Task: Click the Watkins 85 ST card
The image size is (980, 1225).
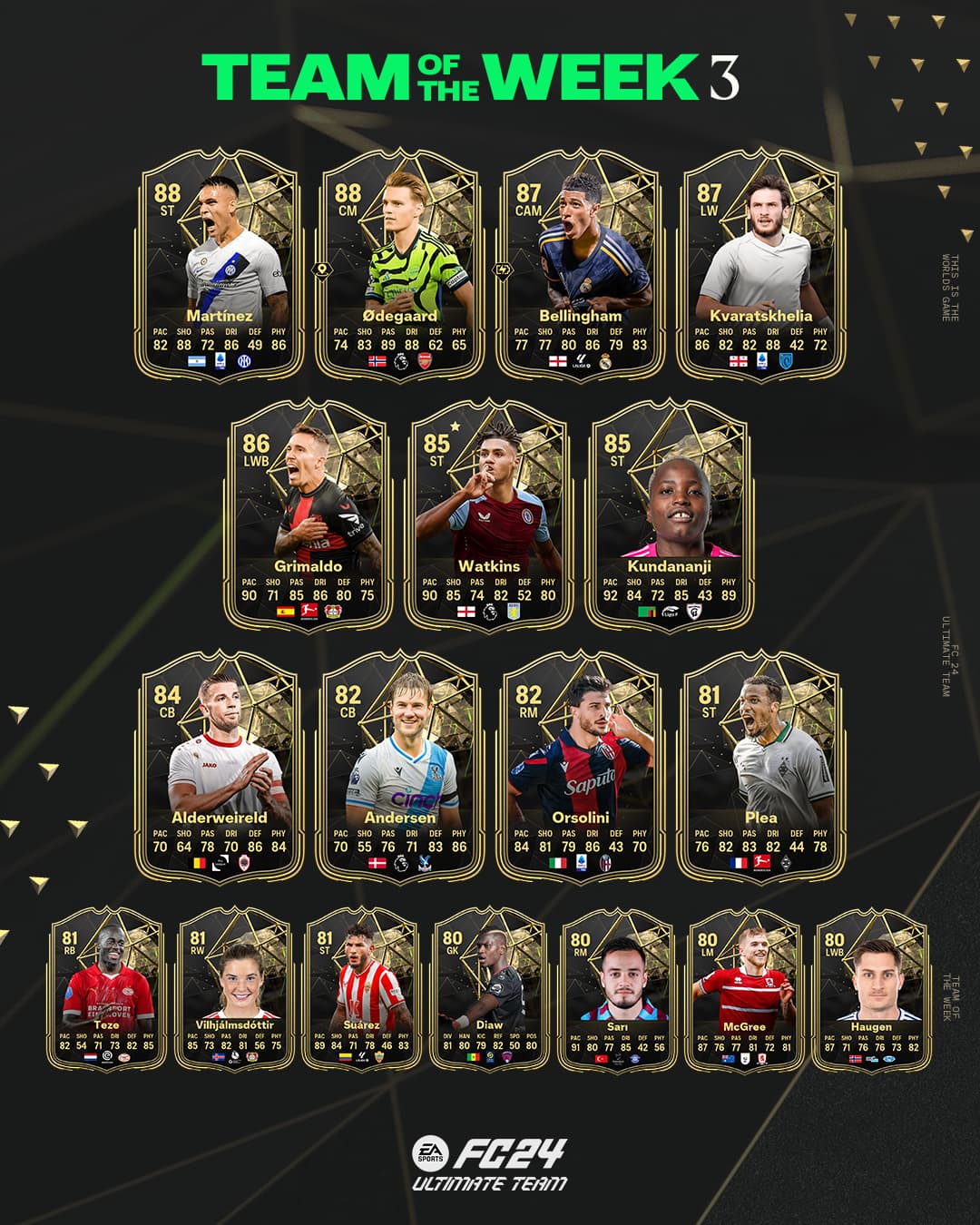Action: click(489, 514)
